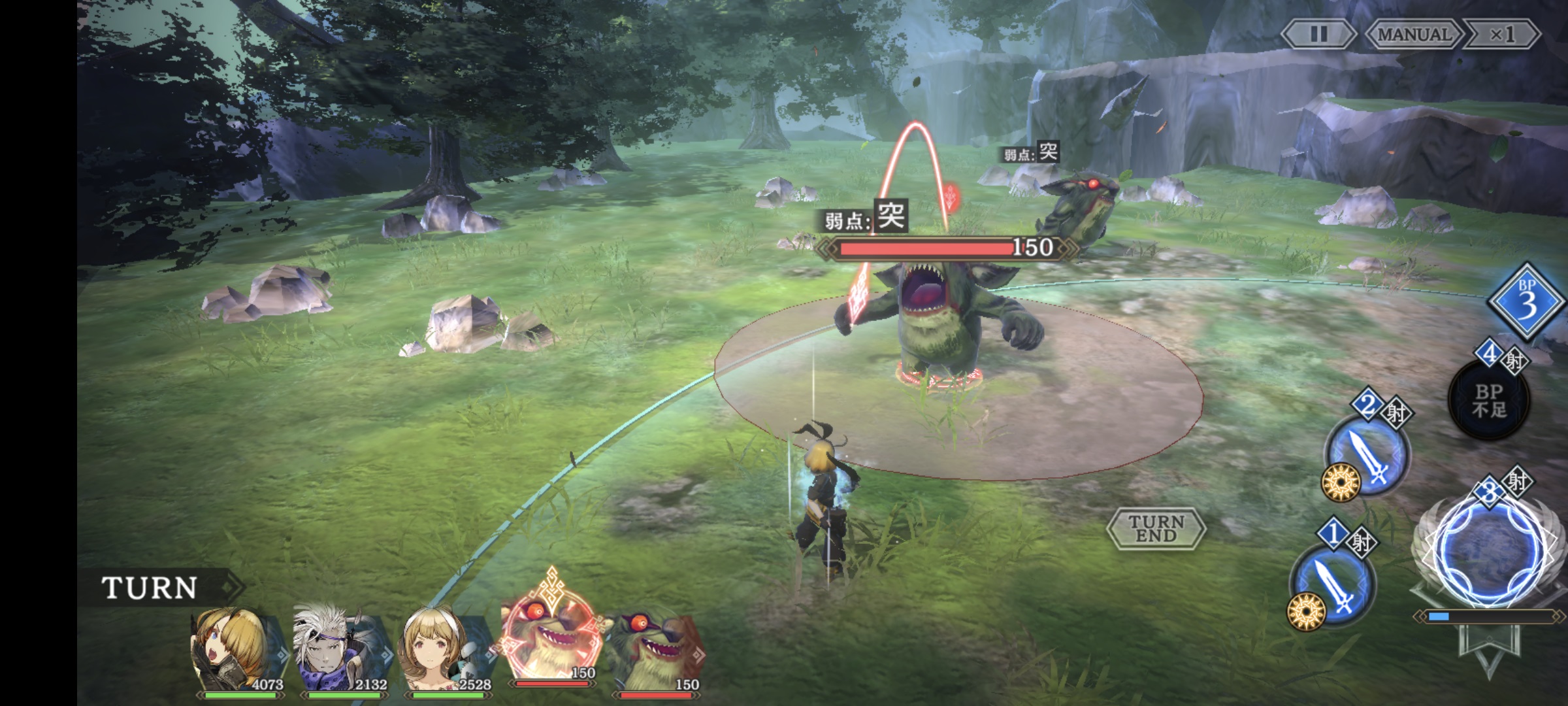
Task: Pause the battle
Action: pyautogui.click(x=1318, y=34)
